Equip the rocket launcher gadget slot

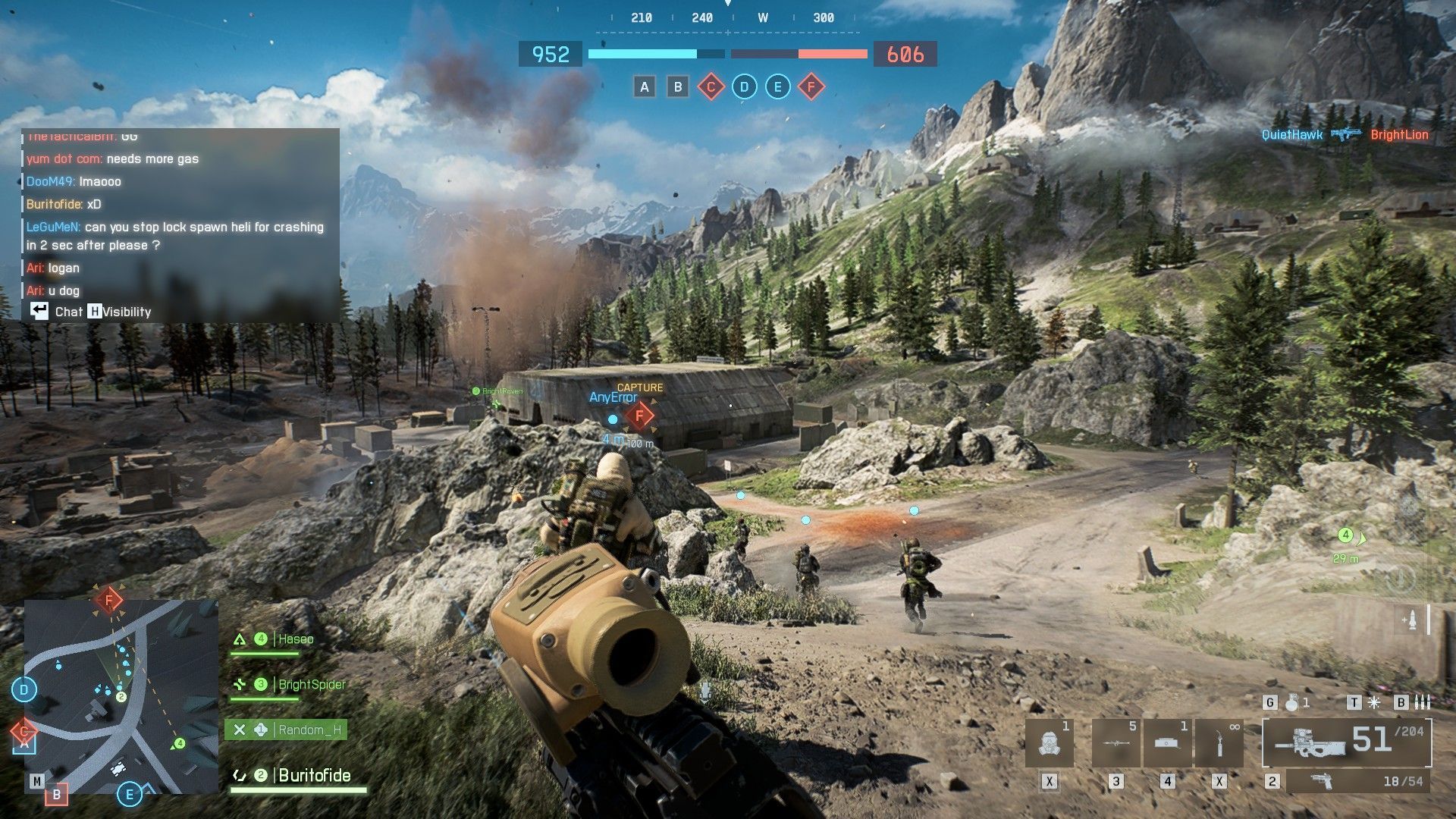(x=1116, y=743)
